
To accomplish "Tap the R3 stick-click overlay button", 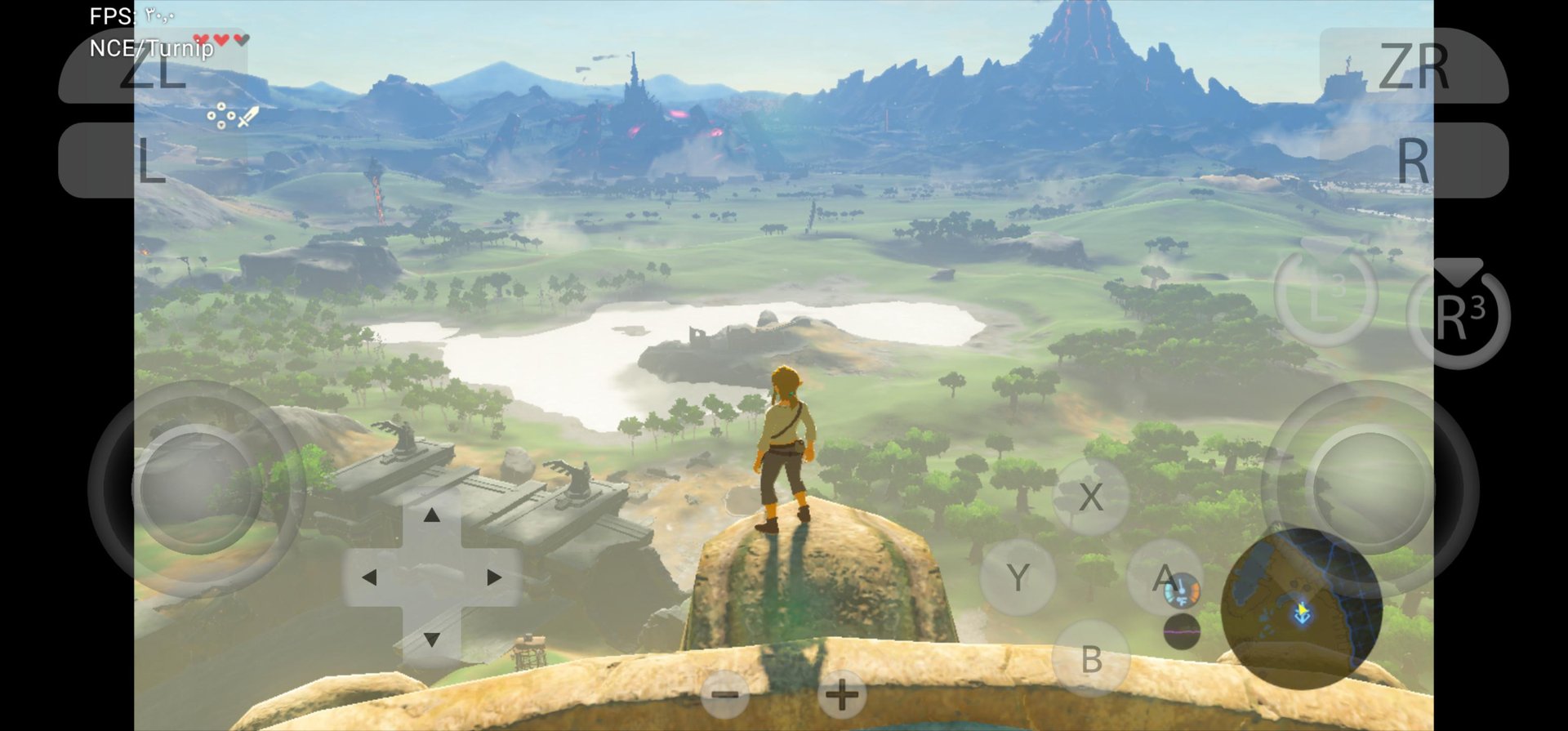I will click(1459, 316).
